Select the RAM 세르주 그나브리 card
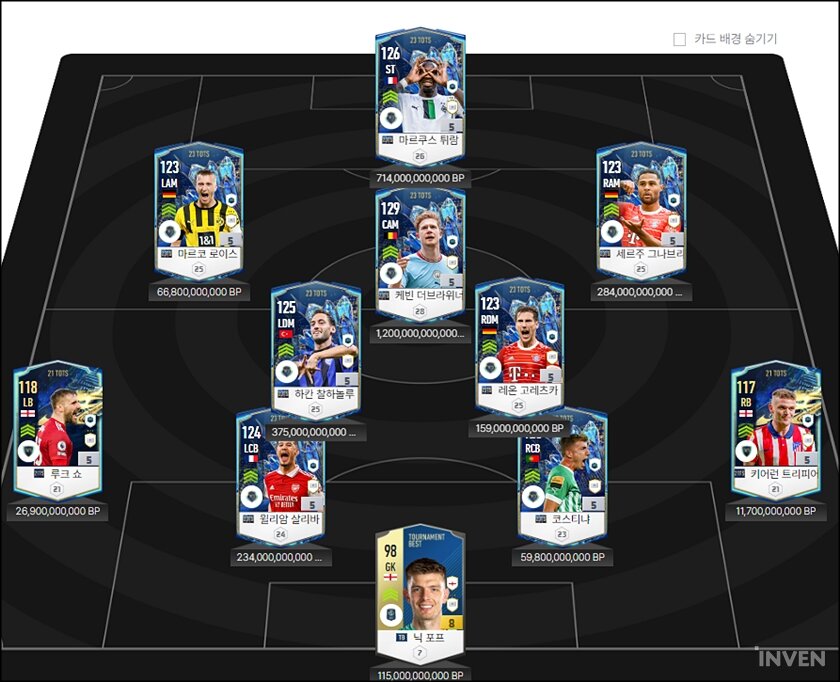The height and width of the screenshot is (682, 840). pyautogui.click(x=641, y=205)
